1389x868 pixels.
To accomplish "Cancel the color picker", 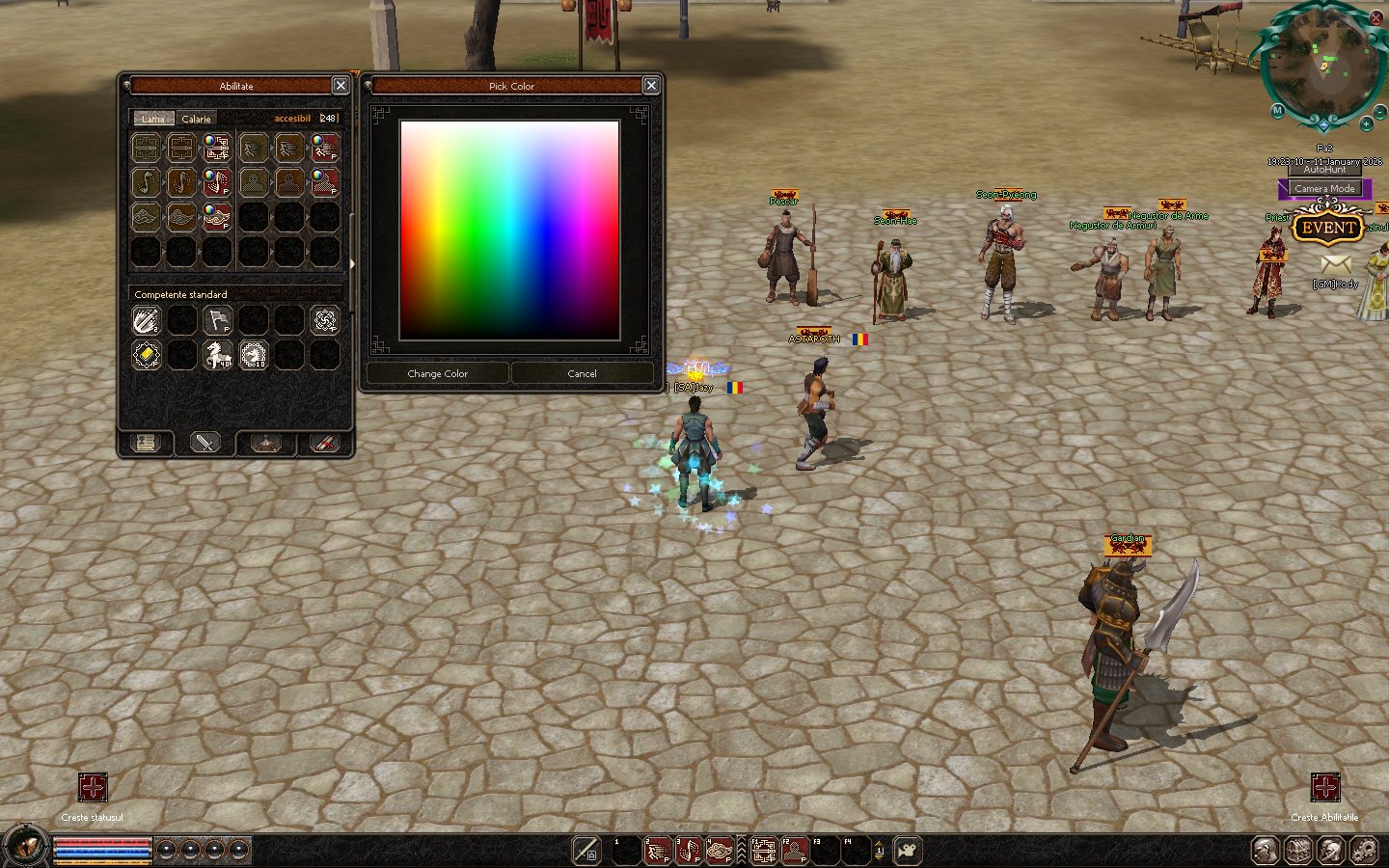I will (582, 373).
